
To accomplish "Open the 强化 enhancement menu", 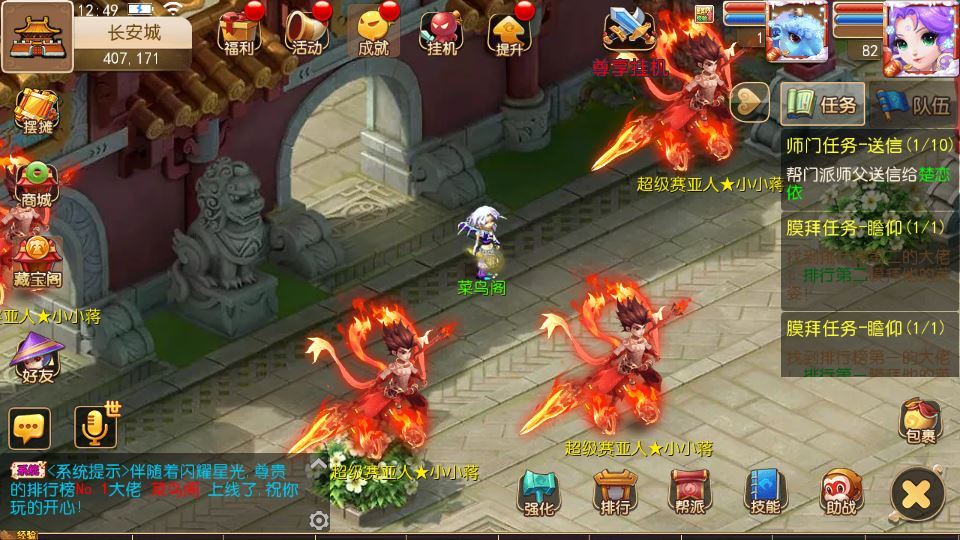I will (538, 492).
